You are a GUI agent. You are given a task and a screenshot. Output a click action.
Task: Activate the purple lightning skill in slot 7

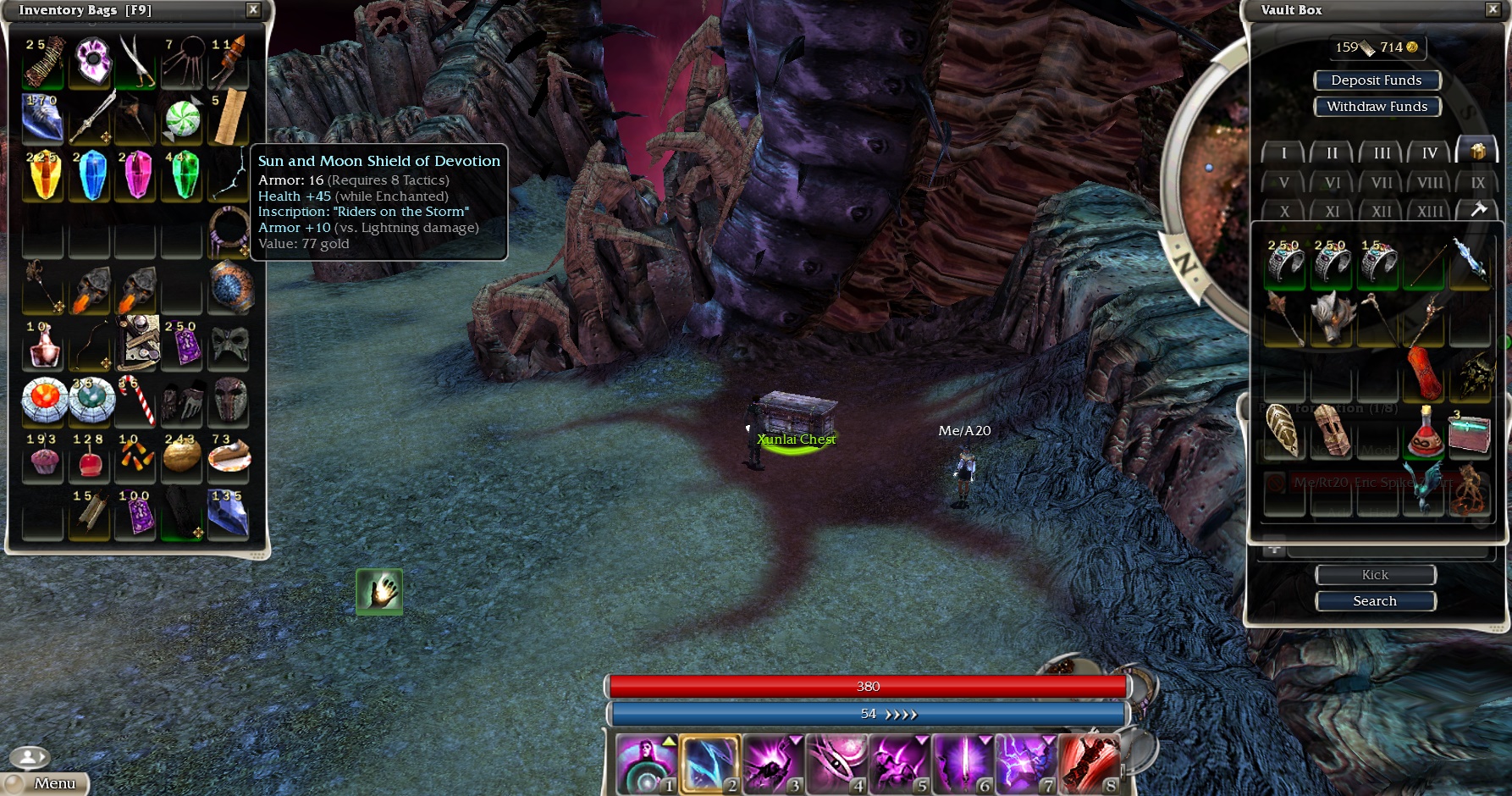[x=1026, y=764]
